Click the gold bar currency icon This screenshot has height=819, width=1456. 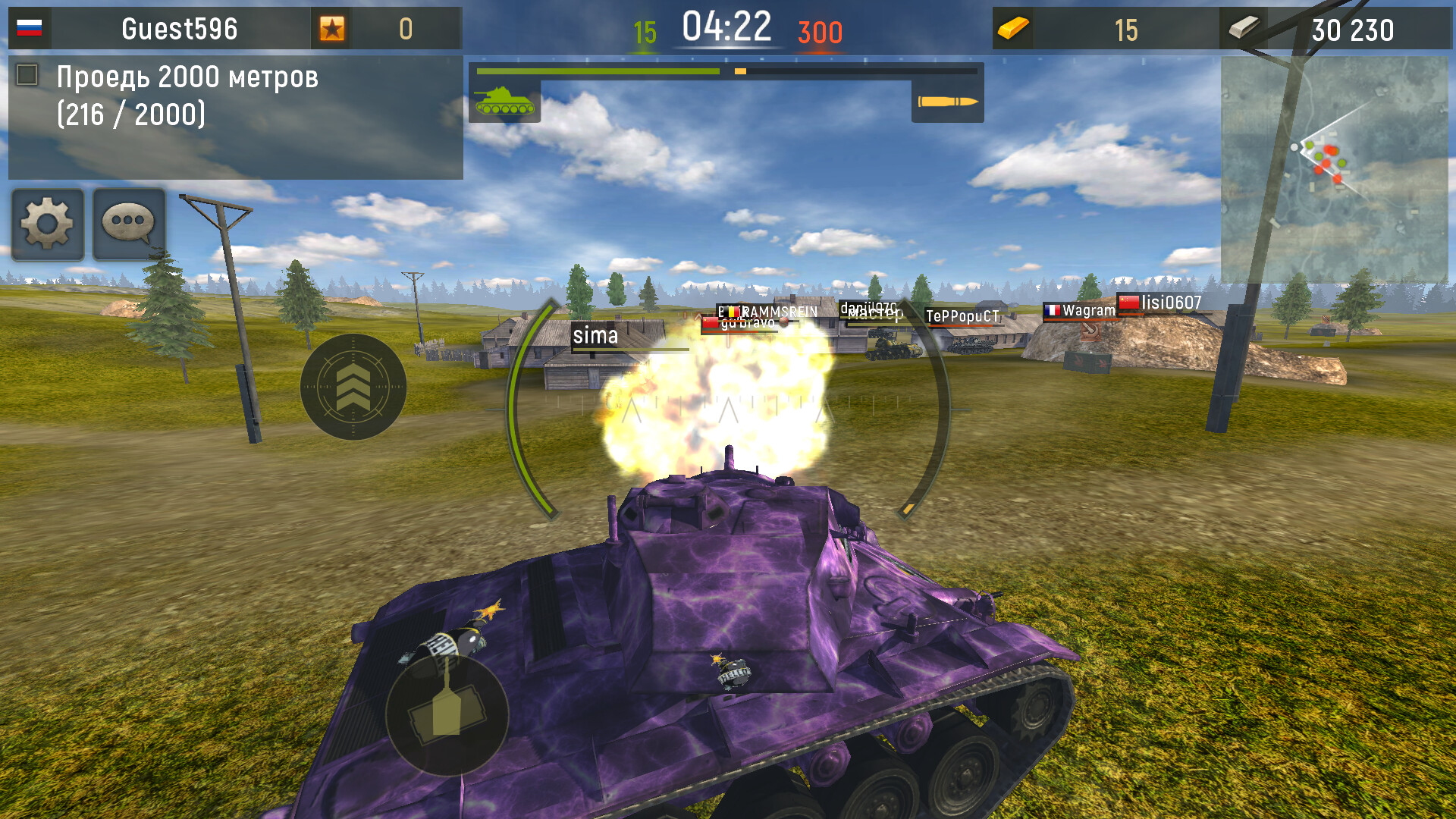[x=1014, y=29]
